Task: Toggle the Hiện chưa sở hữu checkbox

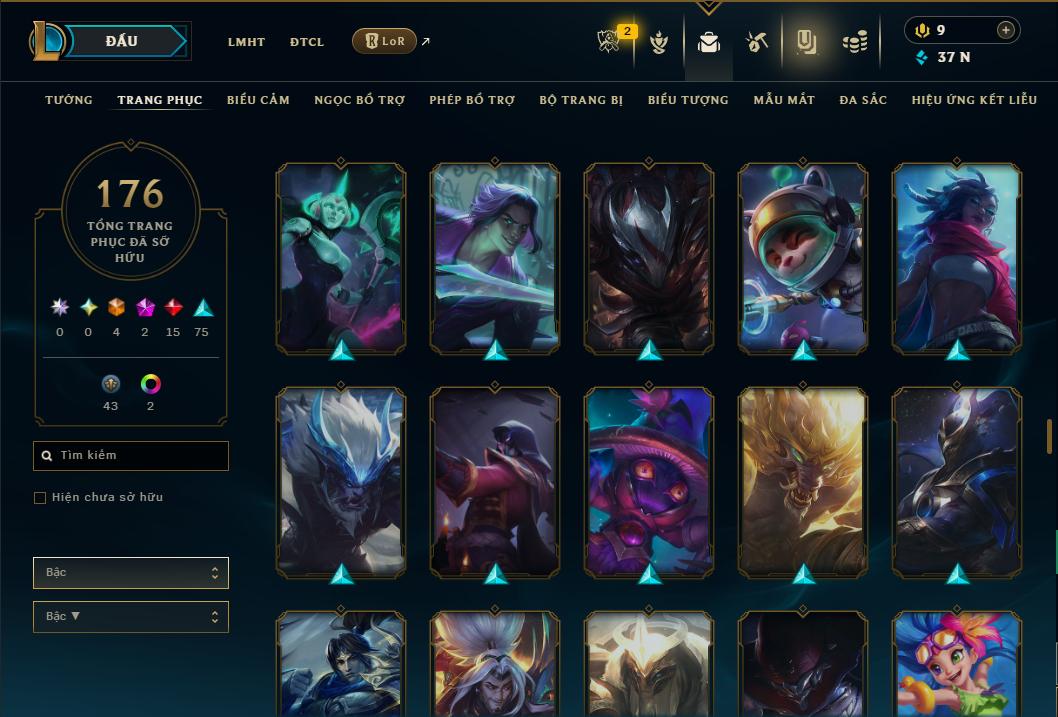Action: tap(40, 498)
